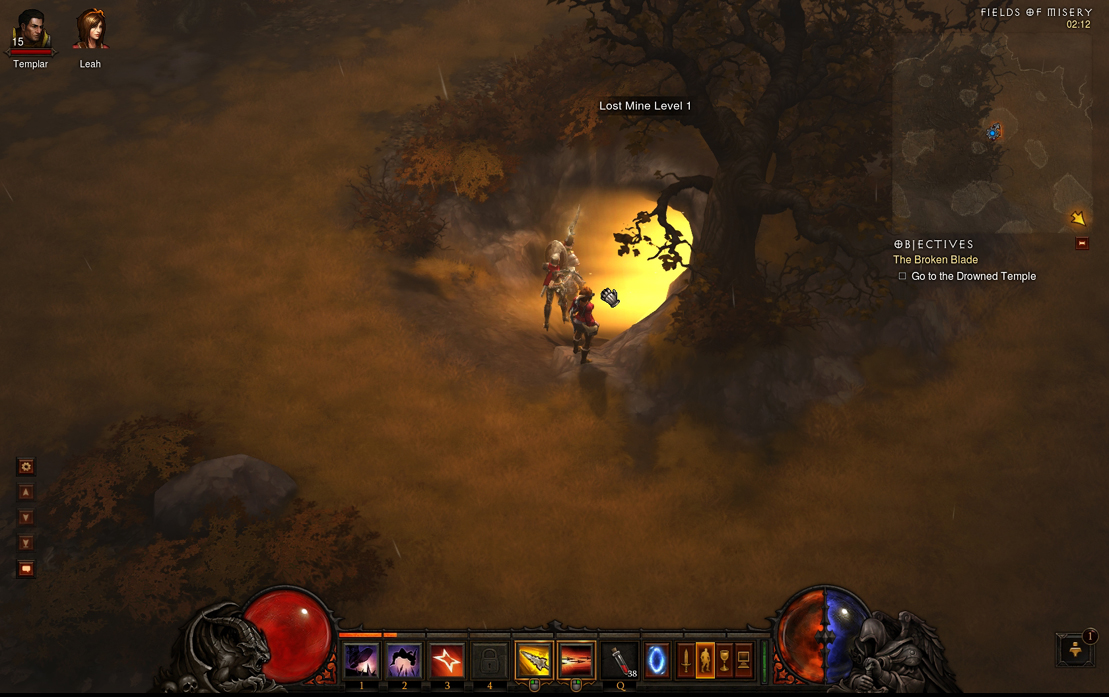Viewport: 1109px width, 697px height.
Task: Activate the skill in hotbar slot 1
Action: click(361, 661)
